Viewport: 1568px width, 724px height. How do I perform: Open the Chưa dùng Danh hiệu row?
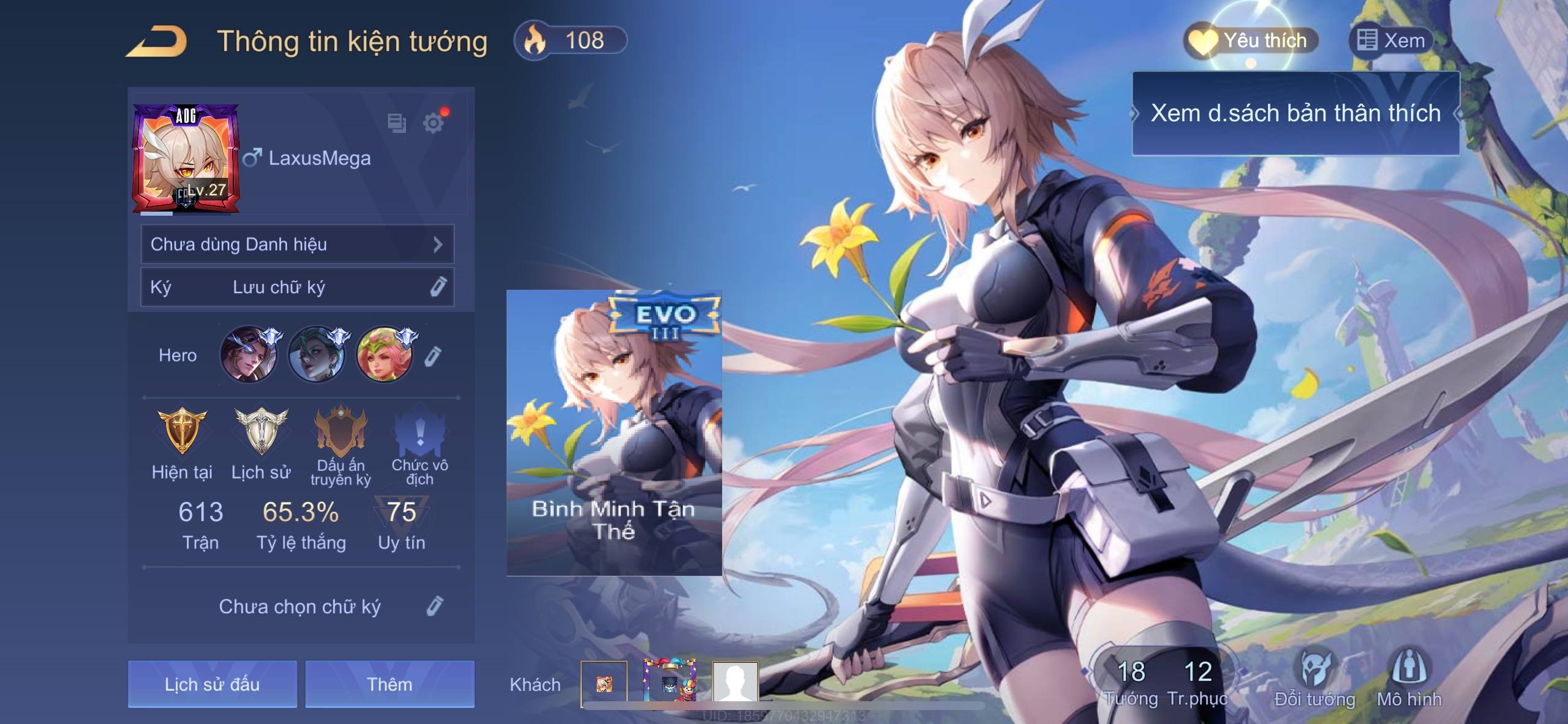pos(297,244)
